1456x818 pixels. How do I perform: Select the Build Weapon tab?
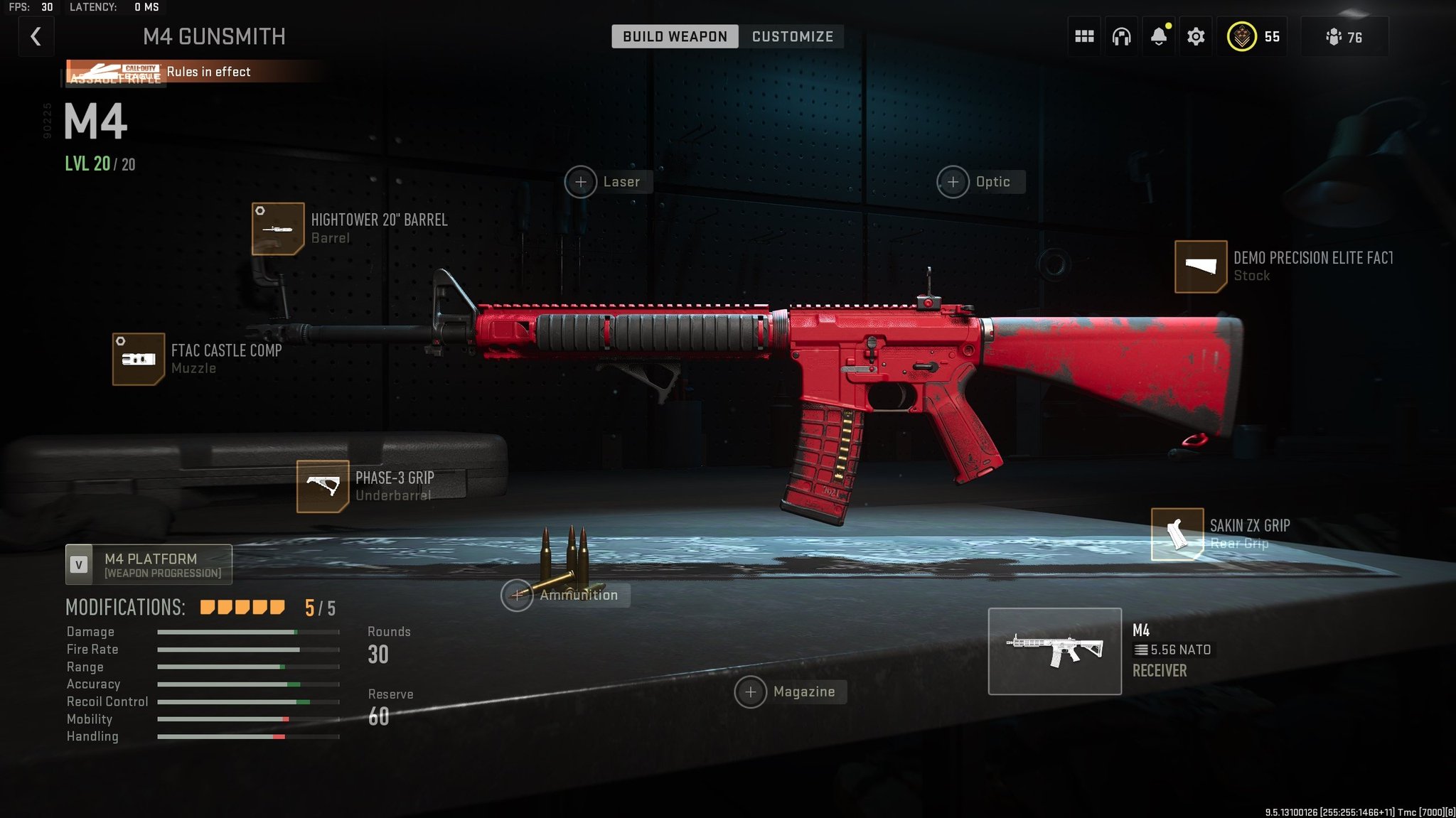[x=674, y=36]
